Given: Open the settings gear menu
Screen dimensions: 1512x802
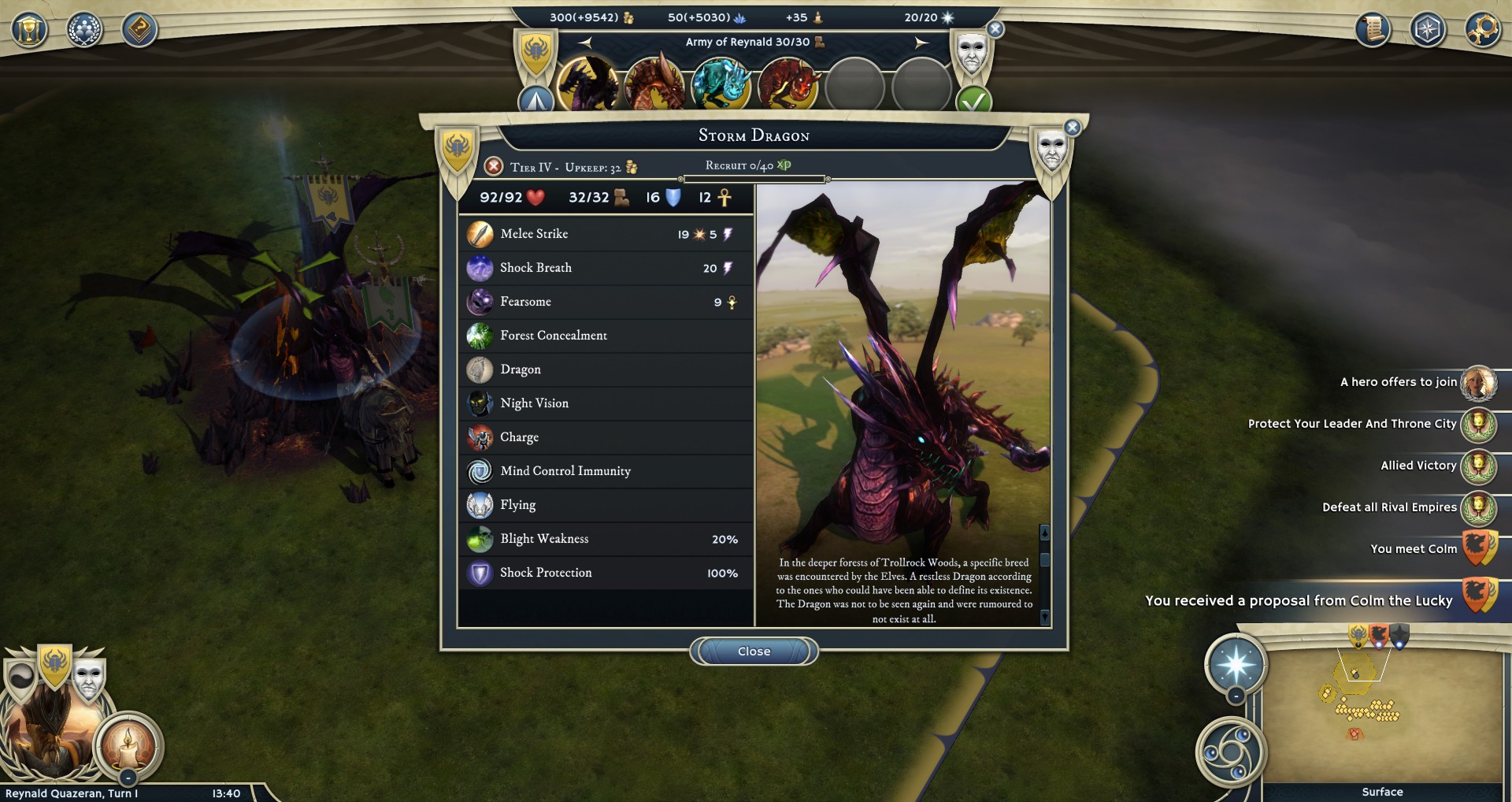Looking at the screenshot, I should coord(1482,30).
